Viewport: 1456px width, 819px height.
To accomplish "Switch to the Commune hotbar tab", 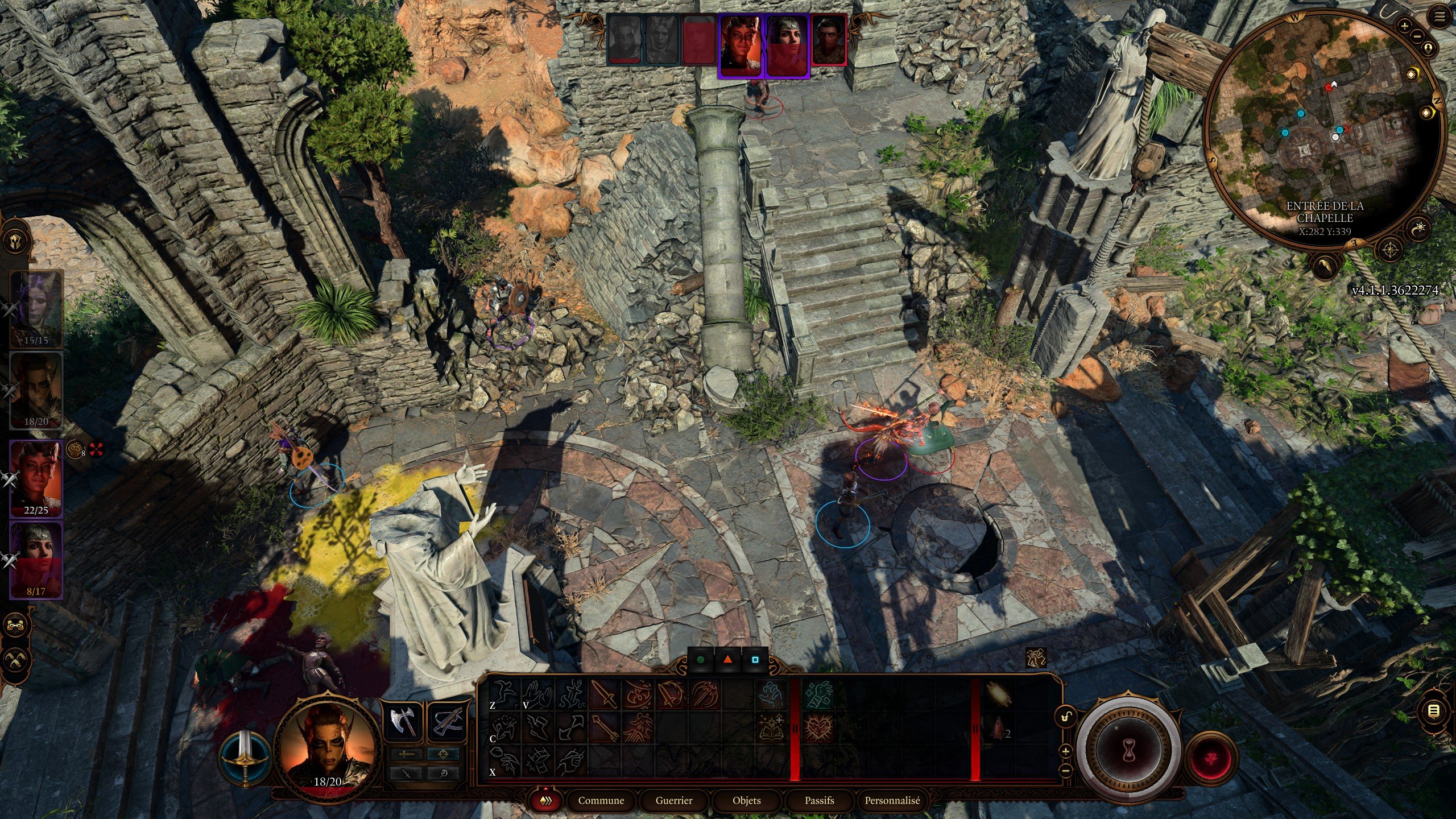I will pyautogui.click(x=601, y=801).
